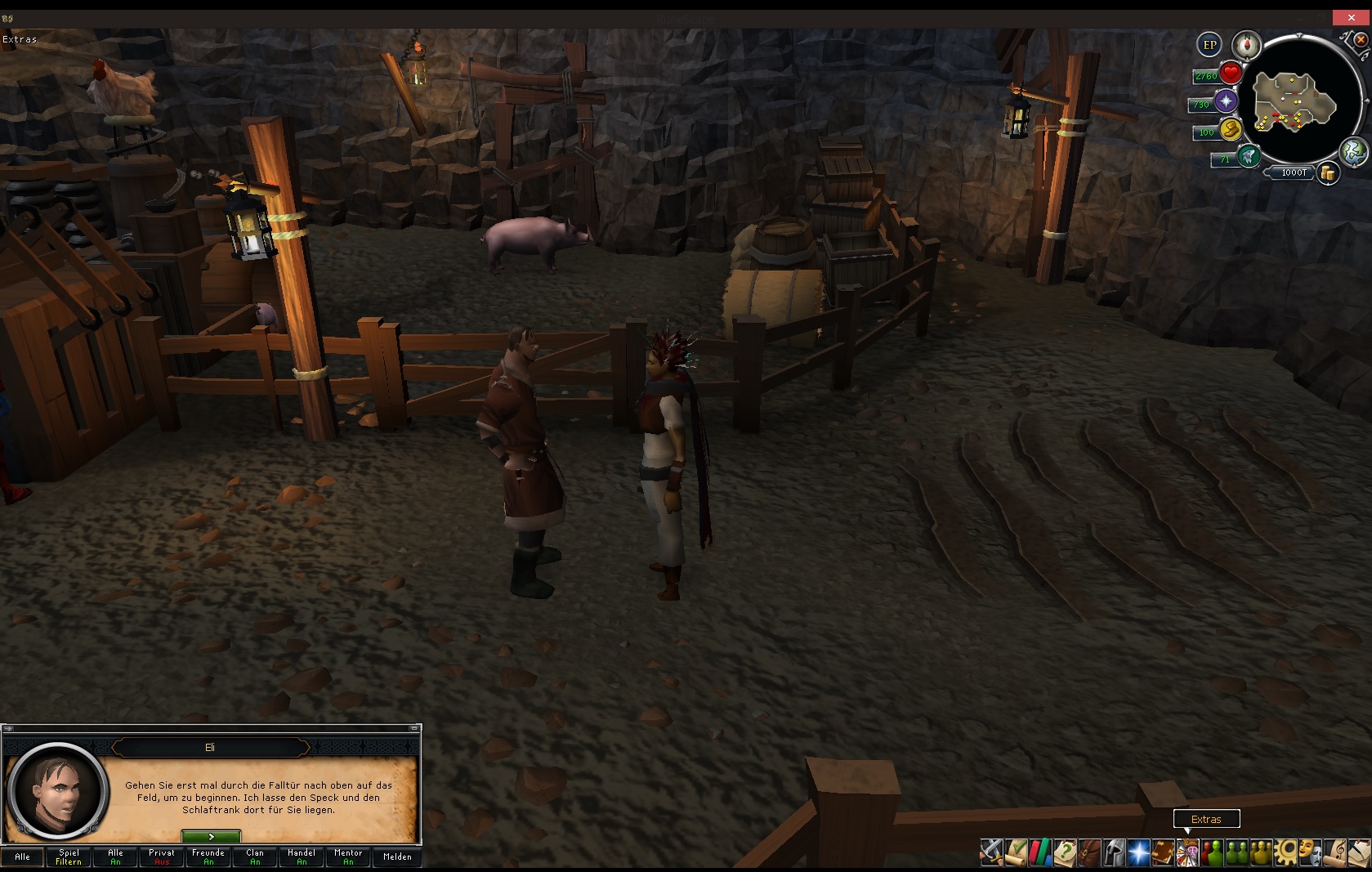The width and height of the screenshot is (1372, 872).
Task: Open the worn equipment helmet tab
Action: tap(1114, 852)
